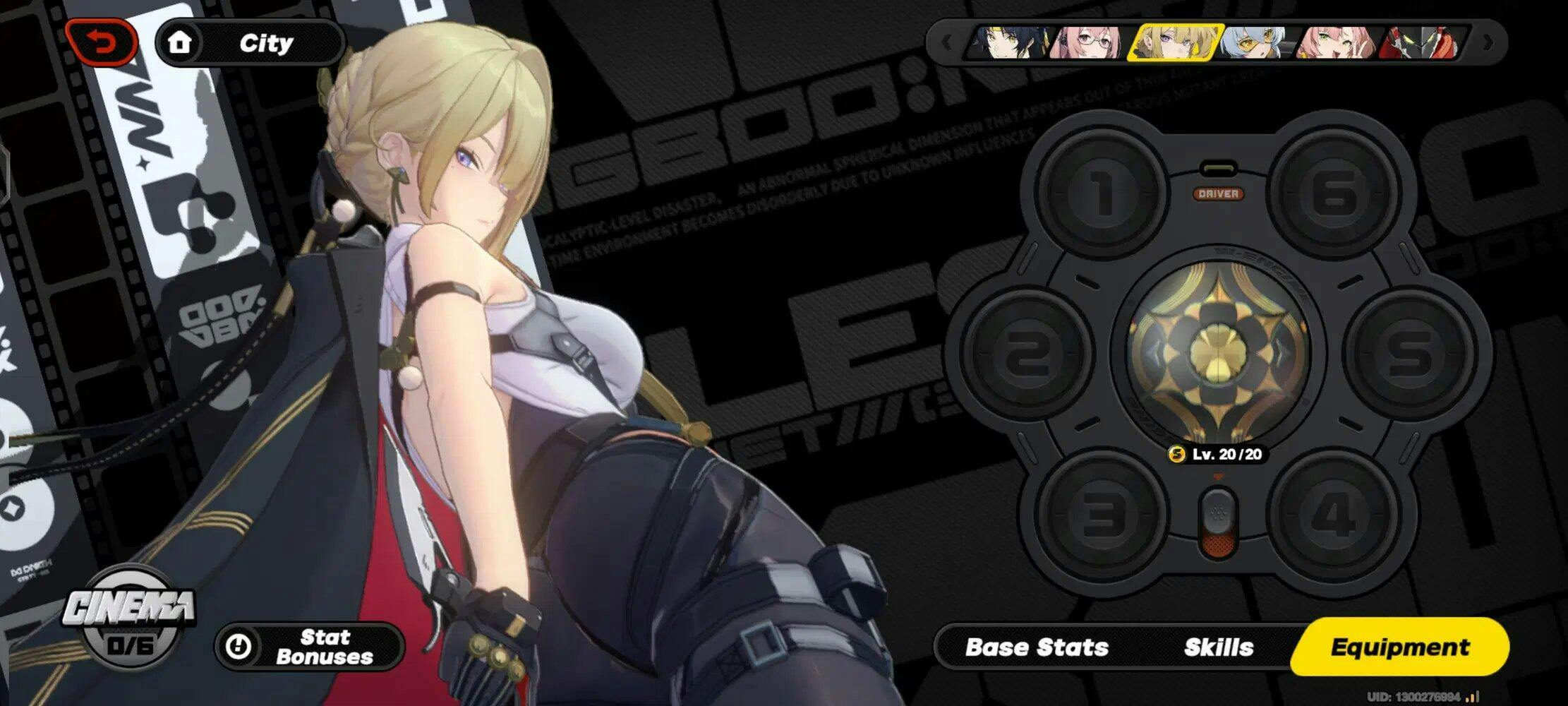The height and width of the screenshot is (706, 1568).
Task: Open drive disc slot 3
Action: coord(1101,514)
